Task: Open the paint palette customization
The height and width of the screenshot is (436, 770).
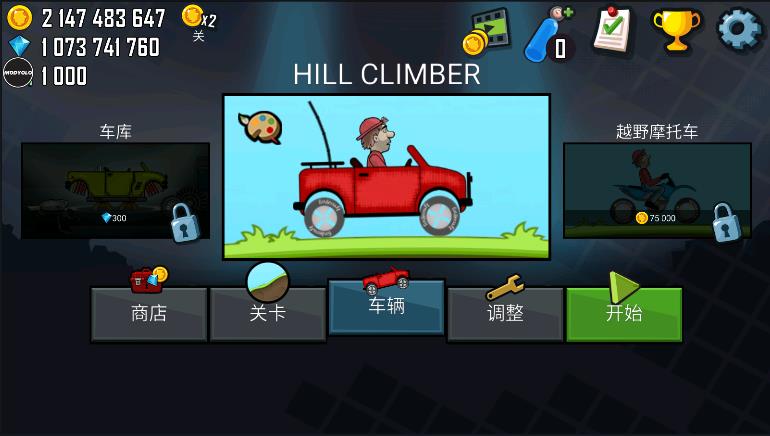Action: point(259,127)
